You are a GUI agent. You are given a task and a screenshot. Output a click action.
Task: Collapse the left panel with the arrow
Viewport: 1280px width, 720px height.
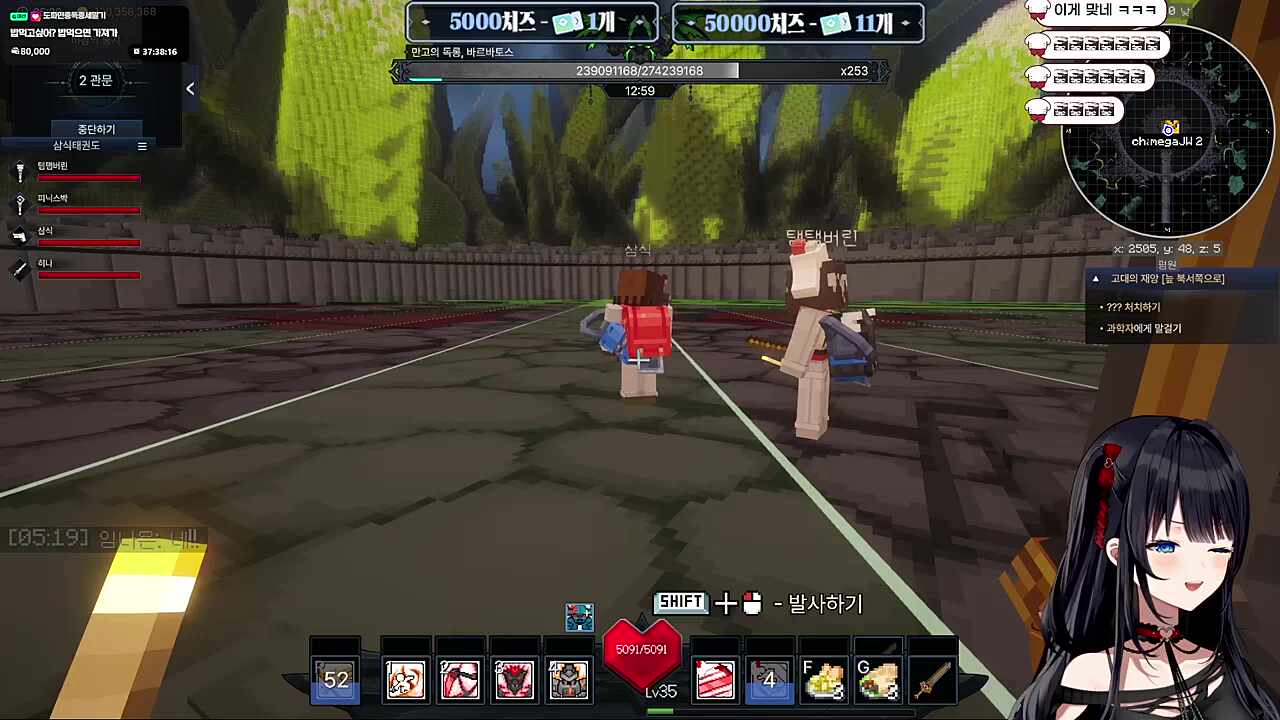click(x=190, y=89)
